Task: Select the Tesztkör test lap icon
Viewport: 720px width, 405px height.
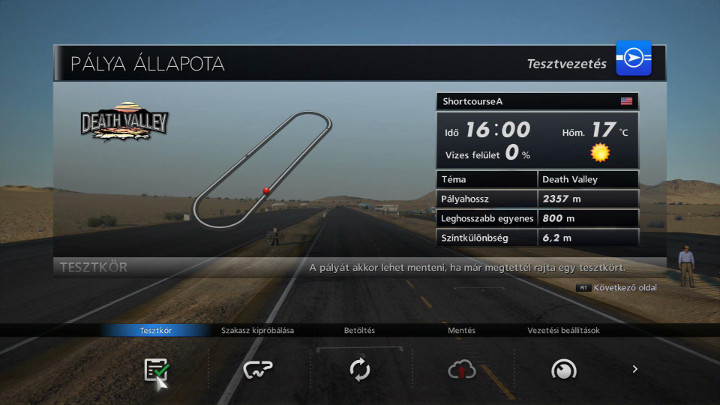Action: [x=155, y=370]
